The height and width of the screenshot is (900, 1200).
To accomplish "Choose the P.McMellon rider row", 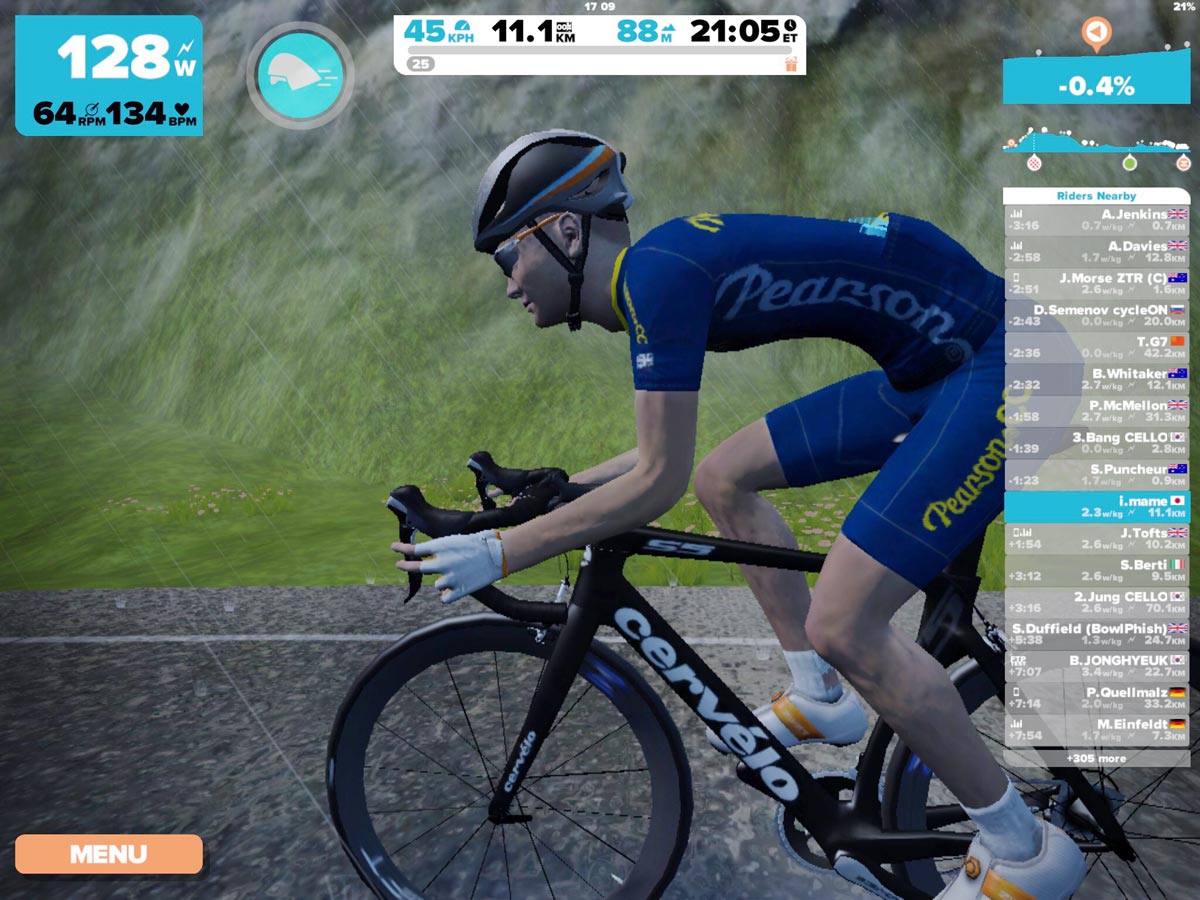I will 1096,411.
